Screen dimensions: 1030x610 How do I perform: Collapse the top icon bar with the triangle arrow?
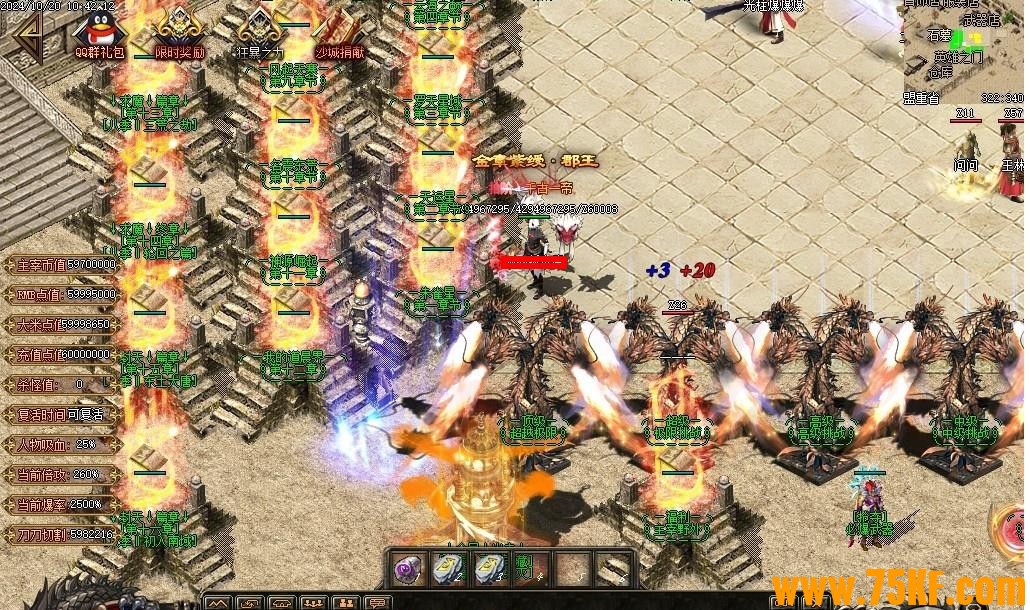[x=30, y=35]
